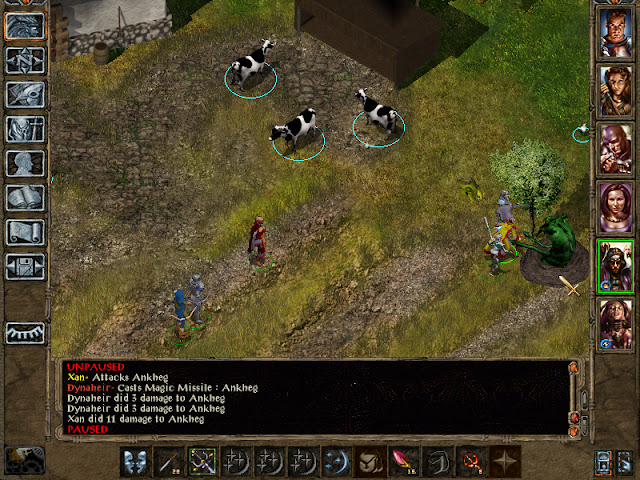Image resolution: width=640 pixels, height=480 pixels.
Task: Select the green-highlighted character portrait
Action: pyautogui.click(x=614, y=266)
